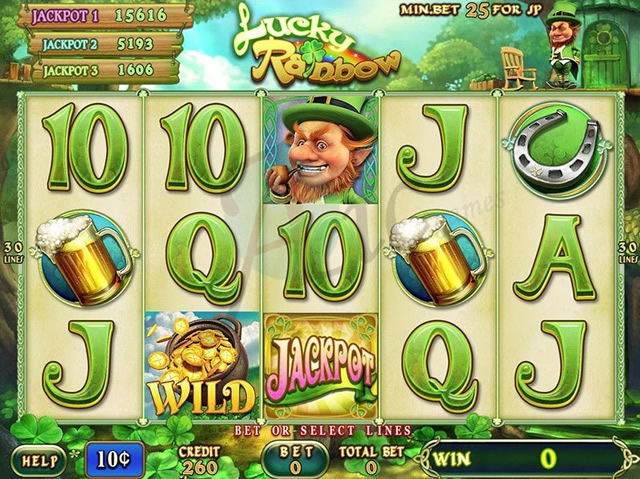
Task: Click the Bet amount button
Action: click(295, 459)
